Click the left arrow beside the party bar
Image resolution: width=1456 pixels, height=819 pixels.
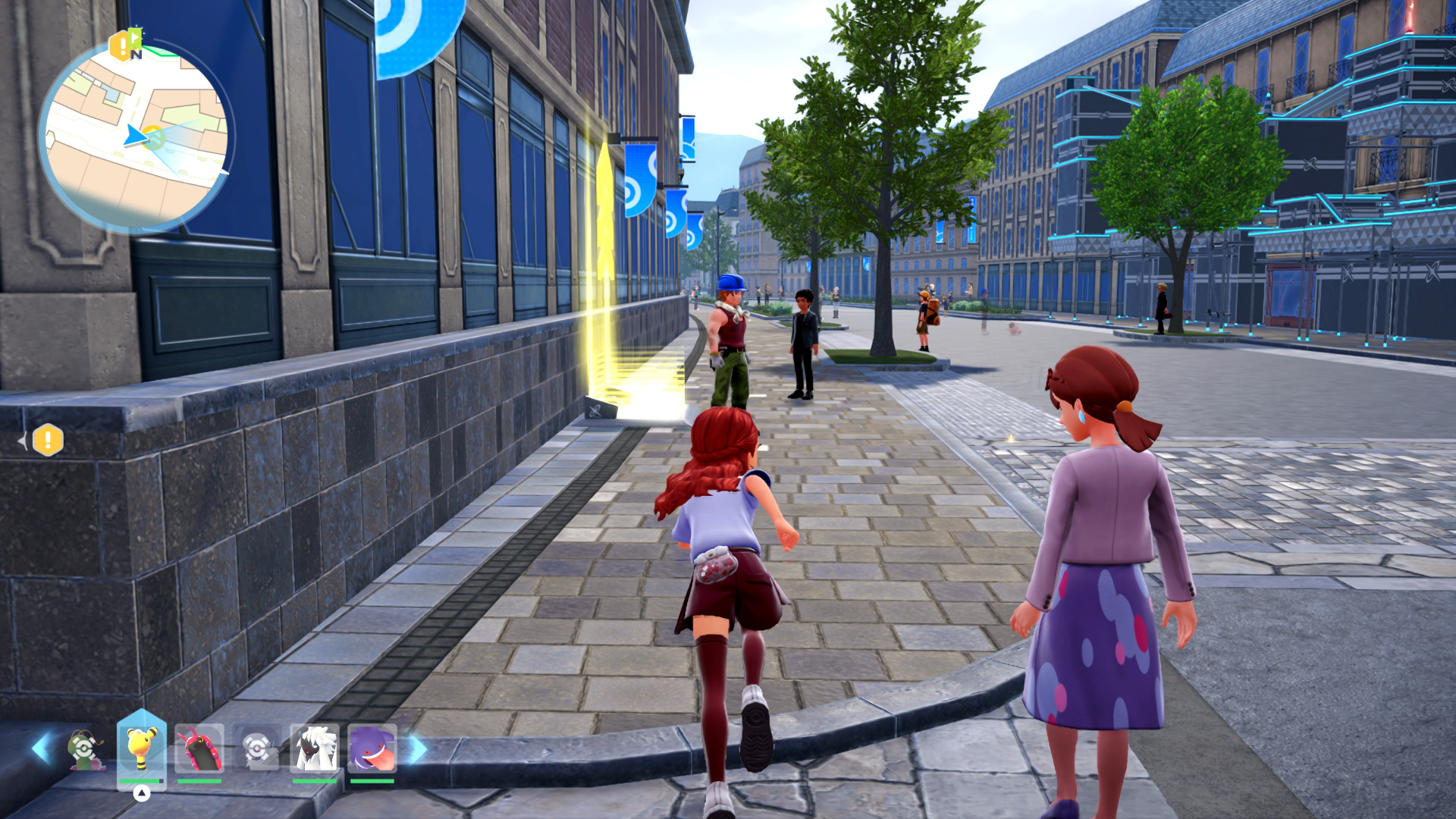click(x=41, y=748)
